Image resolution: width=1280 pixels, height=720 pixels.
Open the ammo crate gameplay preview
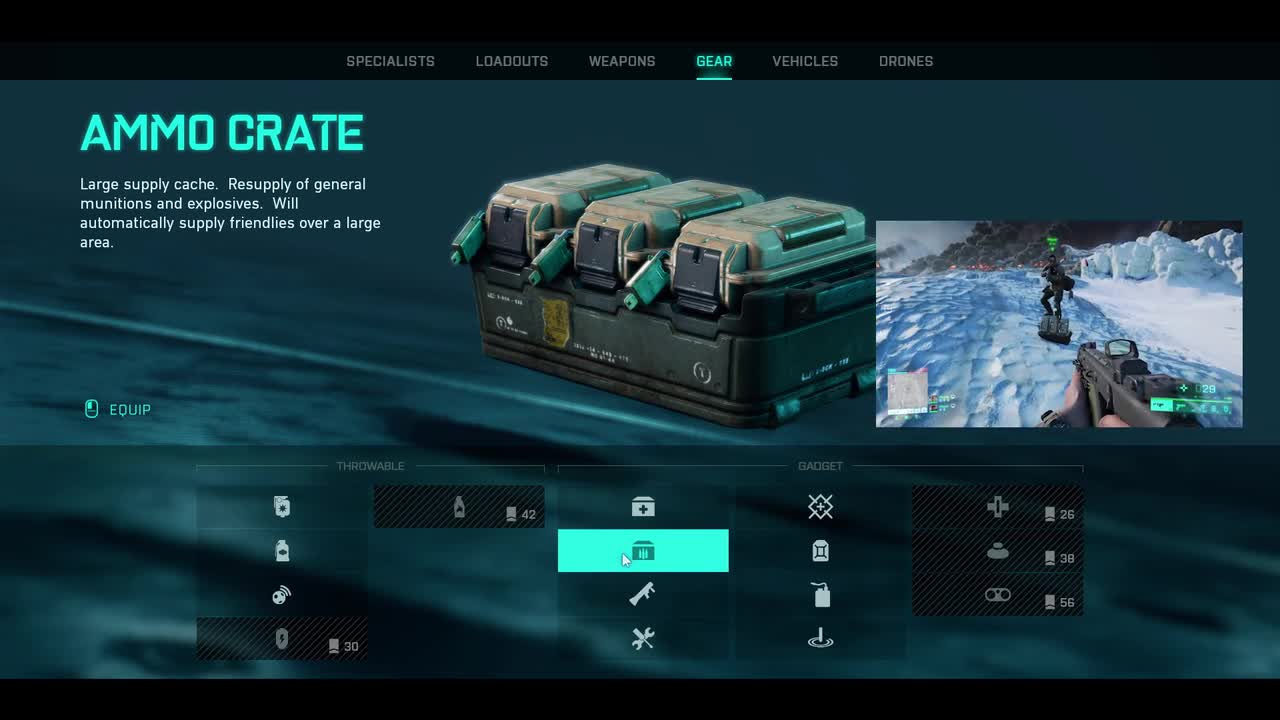point(1059,324)
